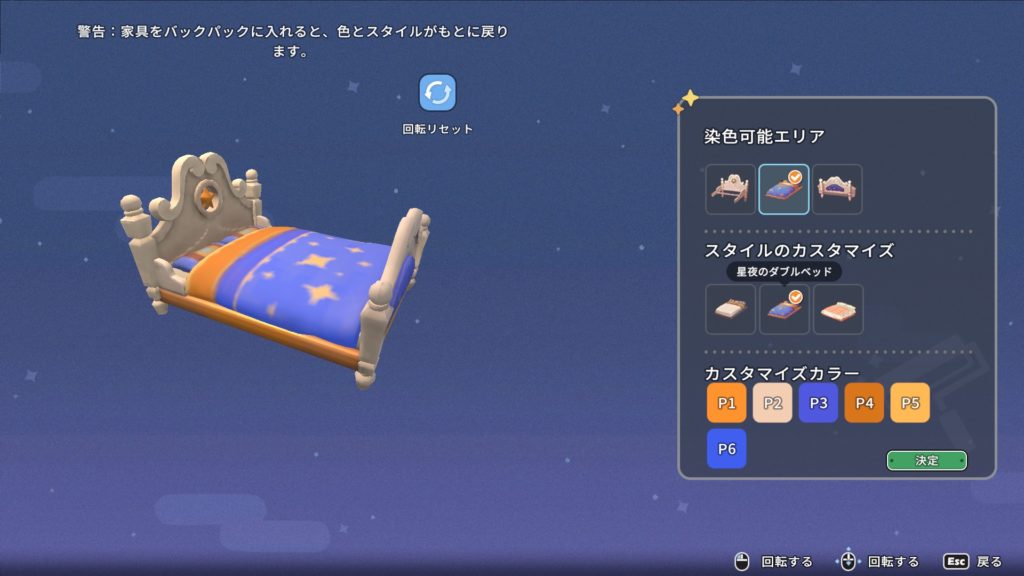Pick the P2 pale beige color swatch
This screenshot has width=1024, height=576.
click(x=772, y=403)
